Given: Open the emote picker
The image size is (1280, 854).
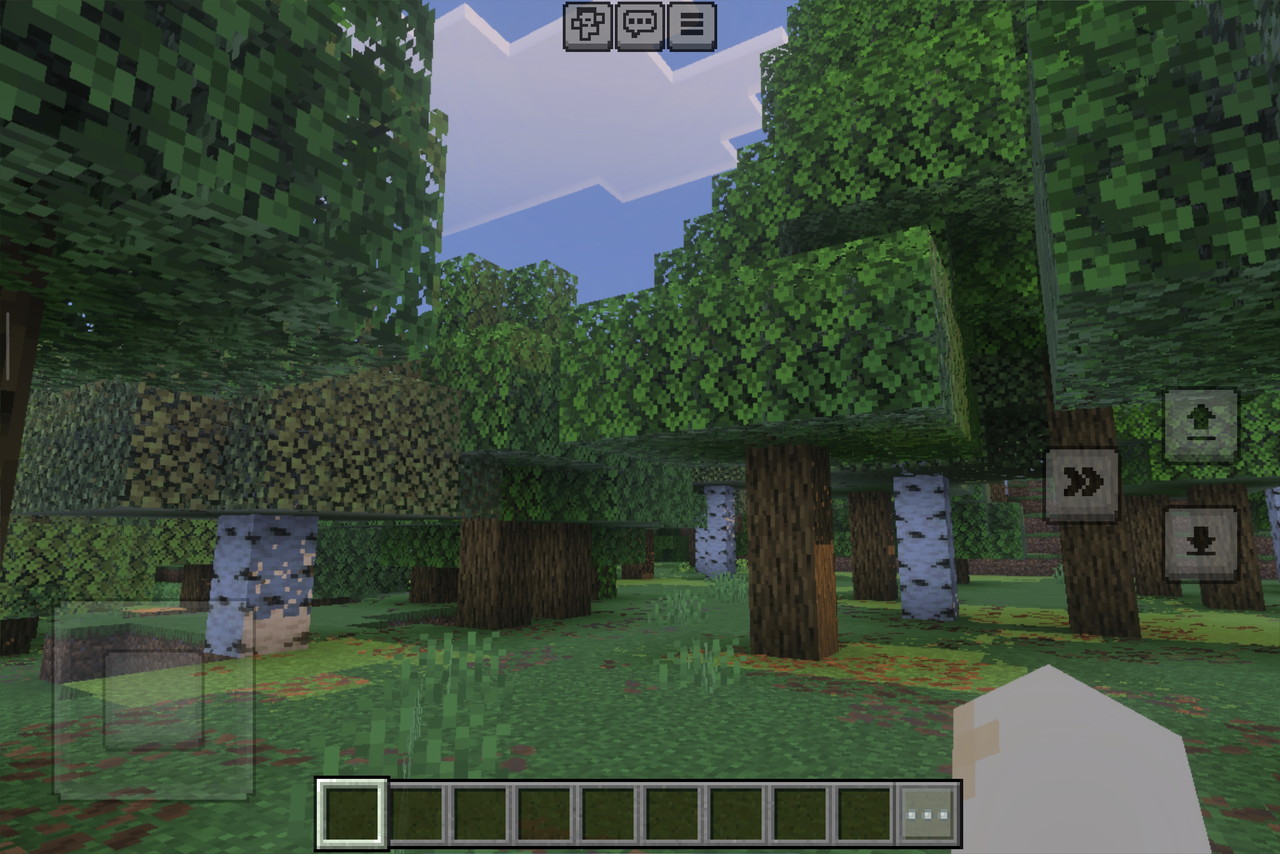Looking at the screenshot, I should click(x=589, y=27).
